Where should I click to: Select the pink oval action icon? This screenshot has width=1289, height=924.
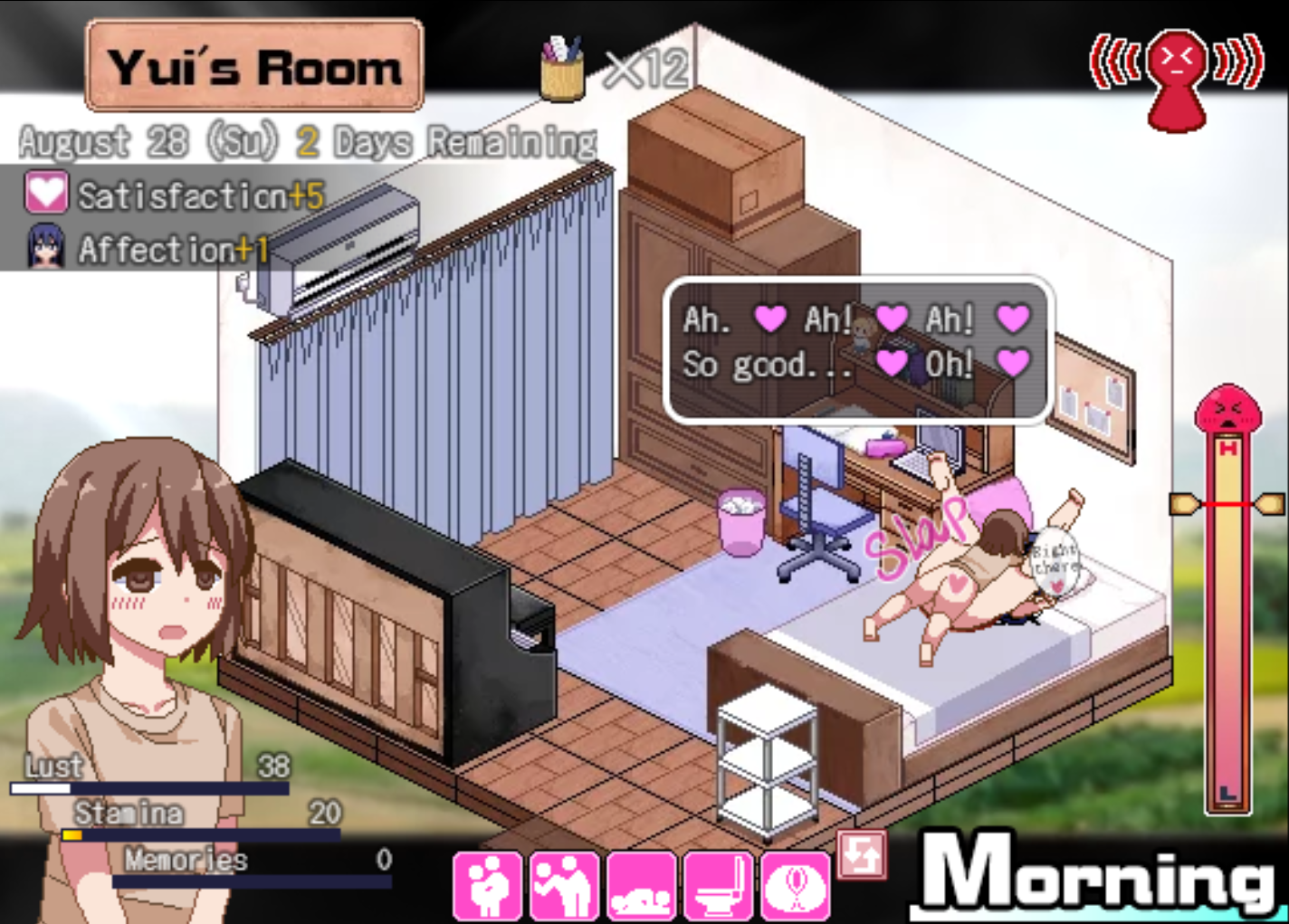click(795, 886)
